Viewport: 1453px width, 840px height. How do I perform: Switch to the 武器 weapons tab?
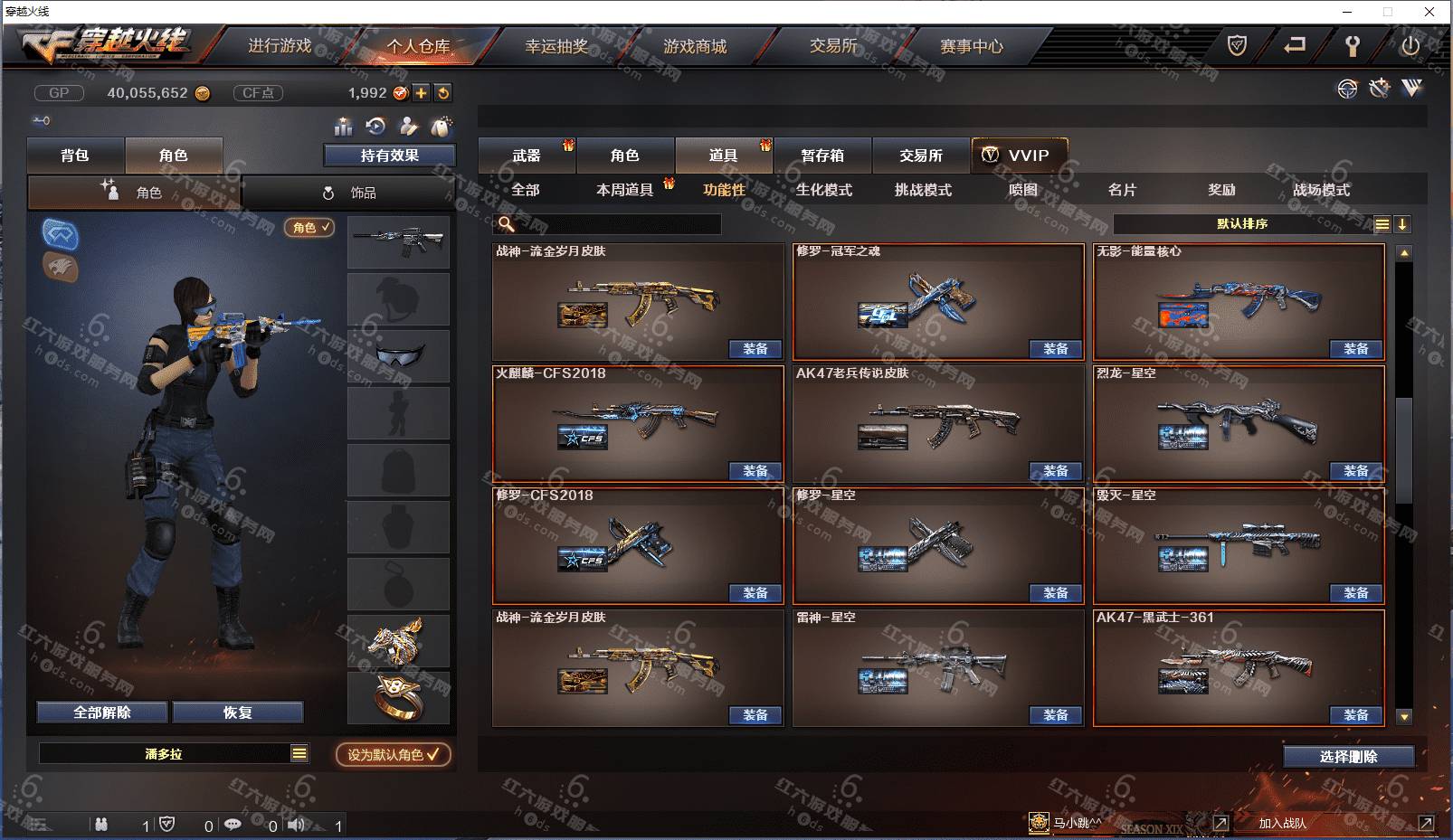[x=527, y=156]
